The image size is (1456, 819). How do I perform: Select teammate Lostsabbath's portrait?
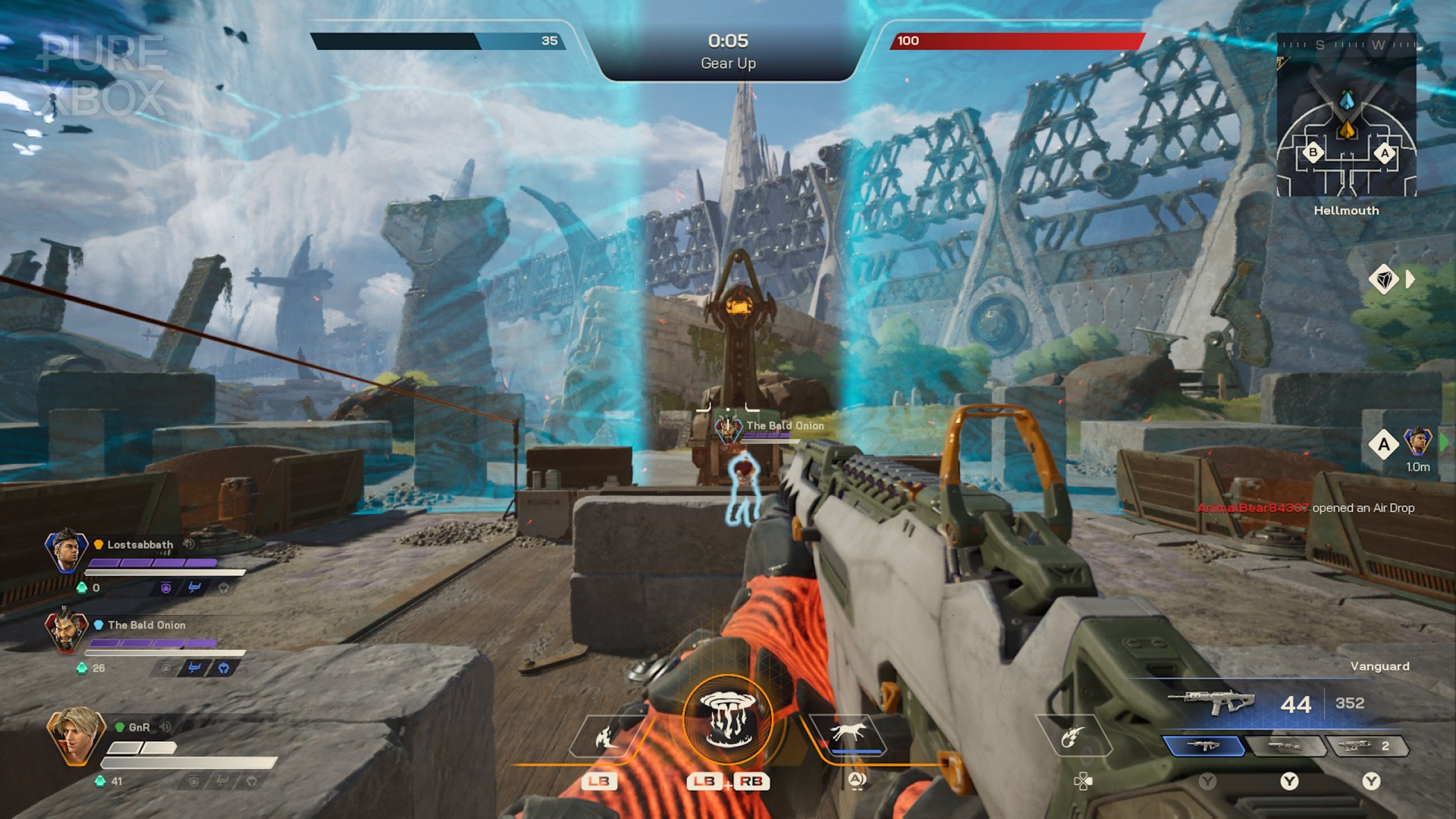(66, 550)
